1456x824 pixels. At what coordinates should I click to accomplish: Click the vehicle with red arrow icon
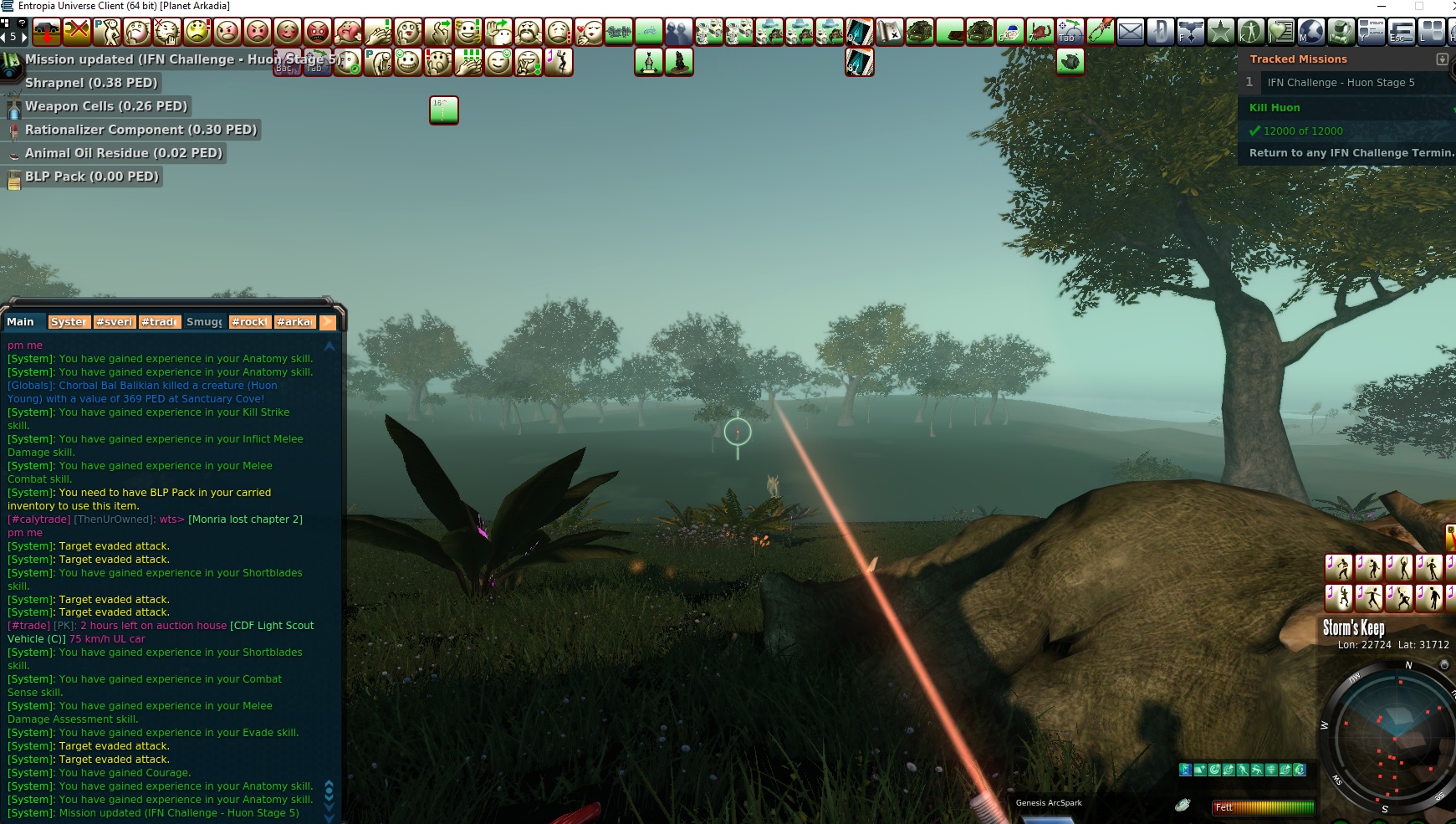point(46,33)
